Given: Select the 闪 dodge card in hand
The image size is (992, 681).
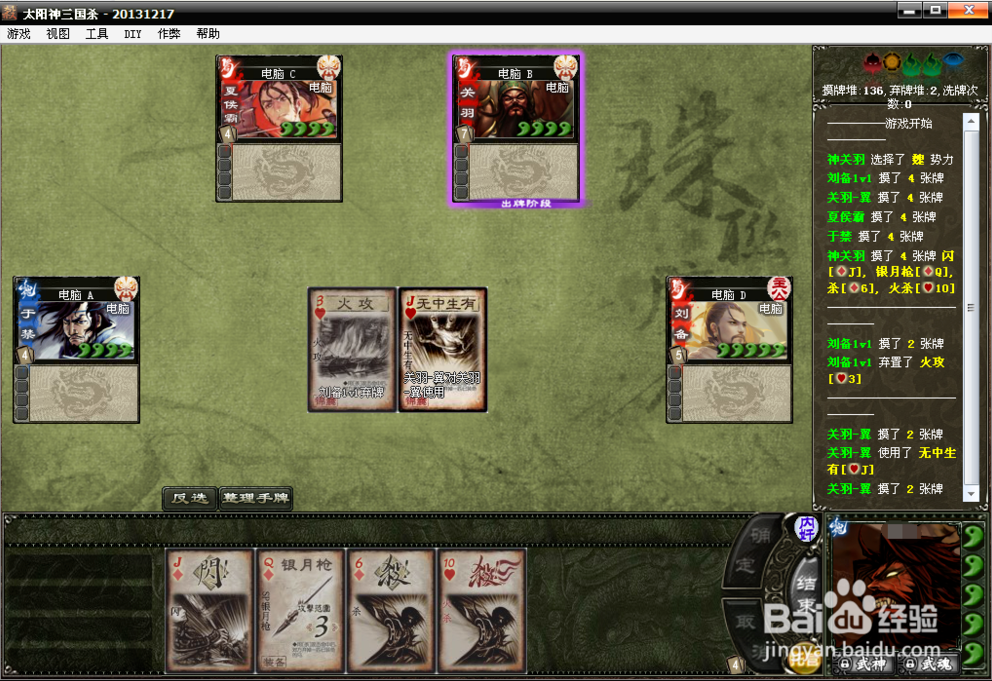Looking at the screenshot, I should tap(209, 609).
